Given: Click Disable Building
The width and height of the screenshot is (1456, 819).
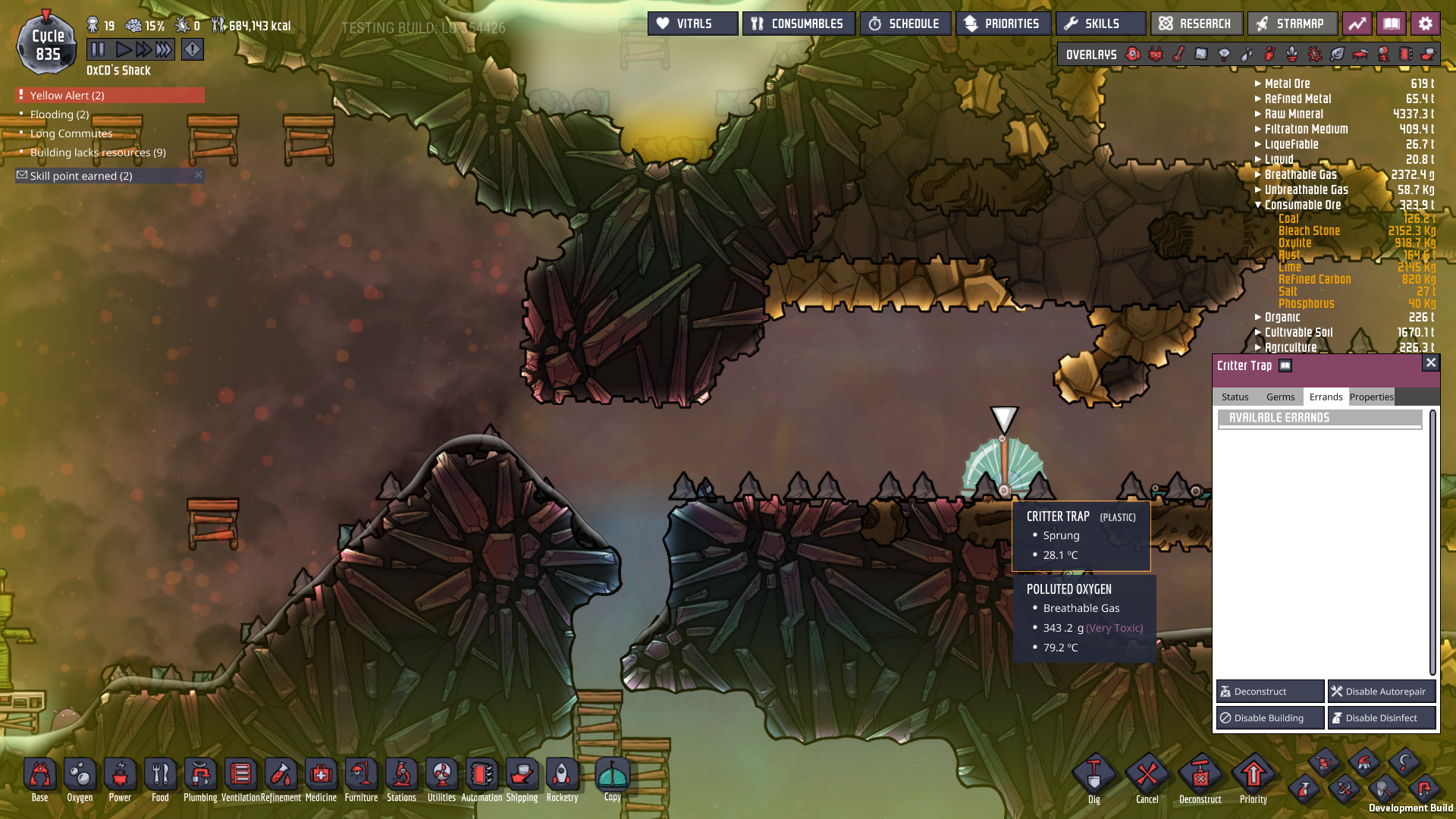Looking at the screenshot, I should (x=1269, y=718).
